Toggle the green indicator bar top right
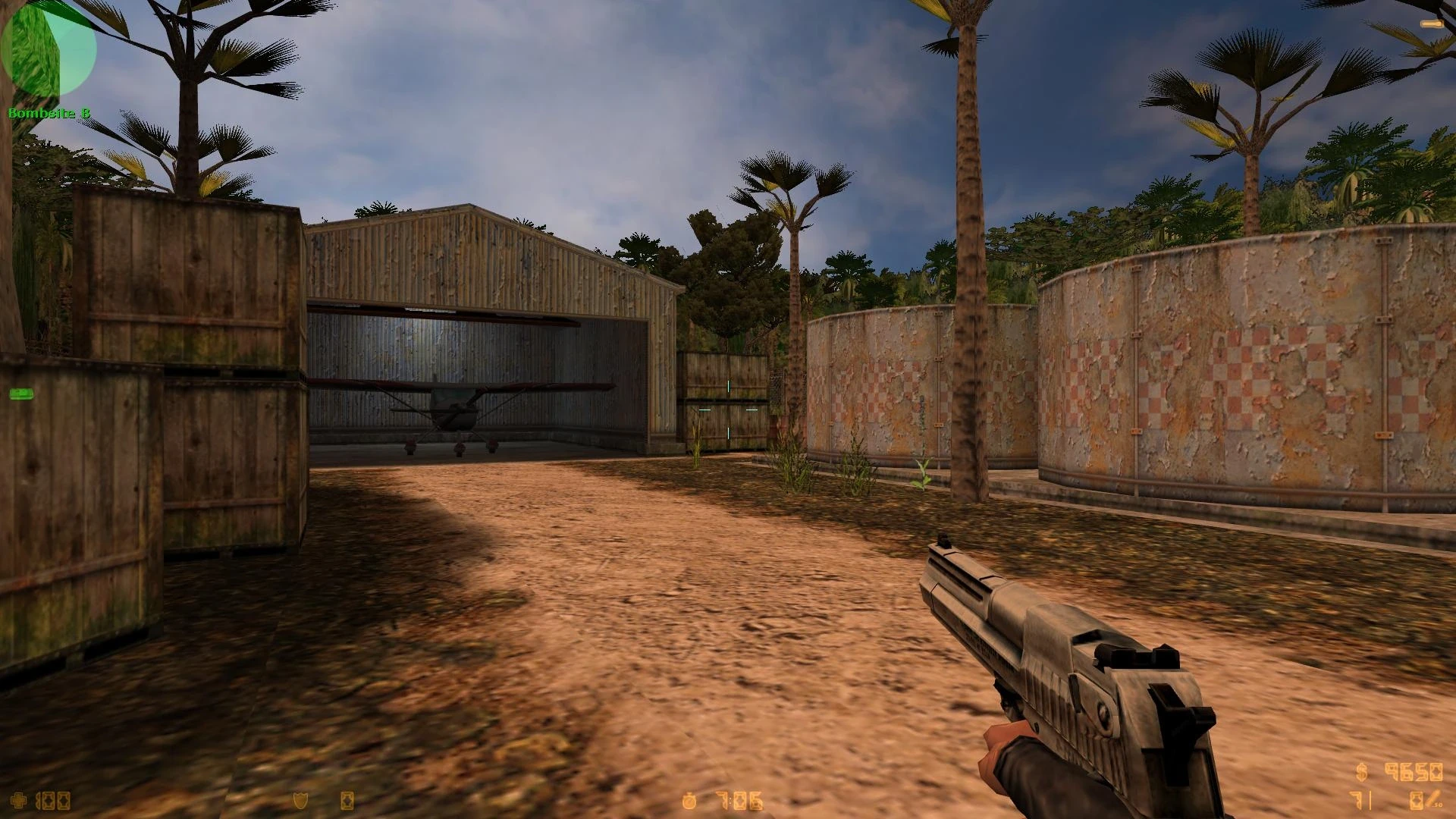The width and height of the screenshot is (1456, 819). click(1429, 25)
